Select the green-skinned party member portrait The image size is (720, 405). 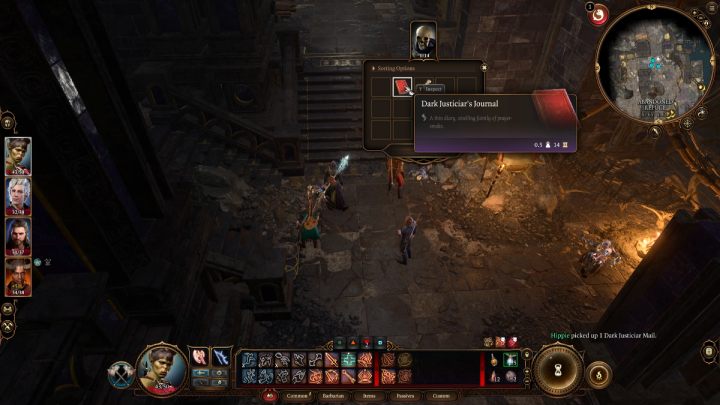[19, 155]
